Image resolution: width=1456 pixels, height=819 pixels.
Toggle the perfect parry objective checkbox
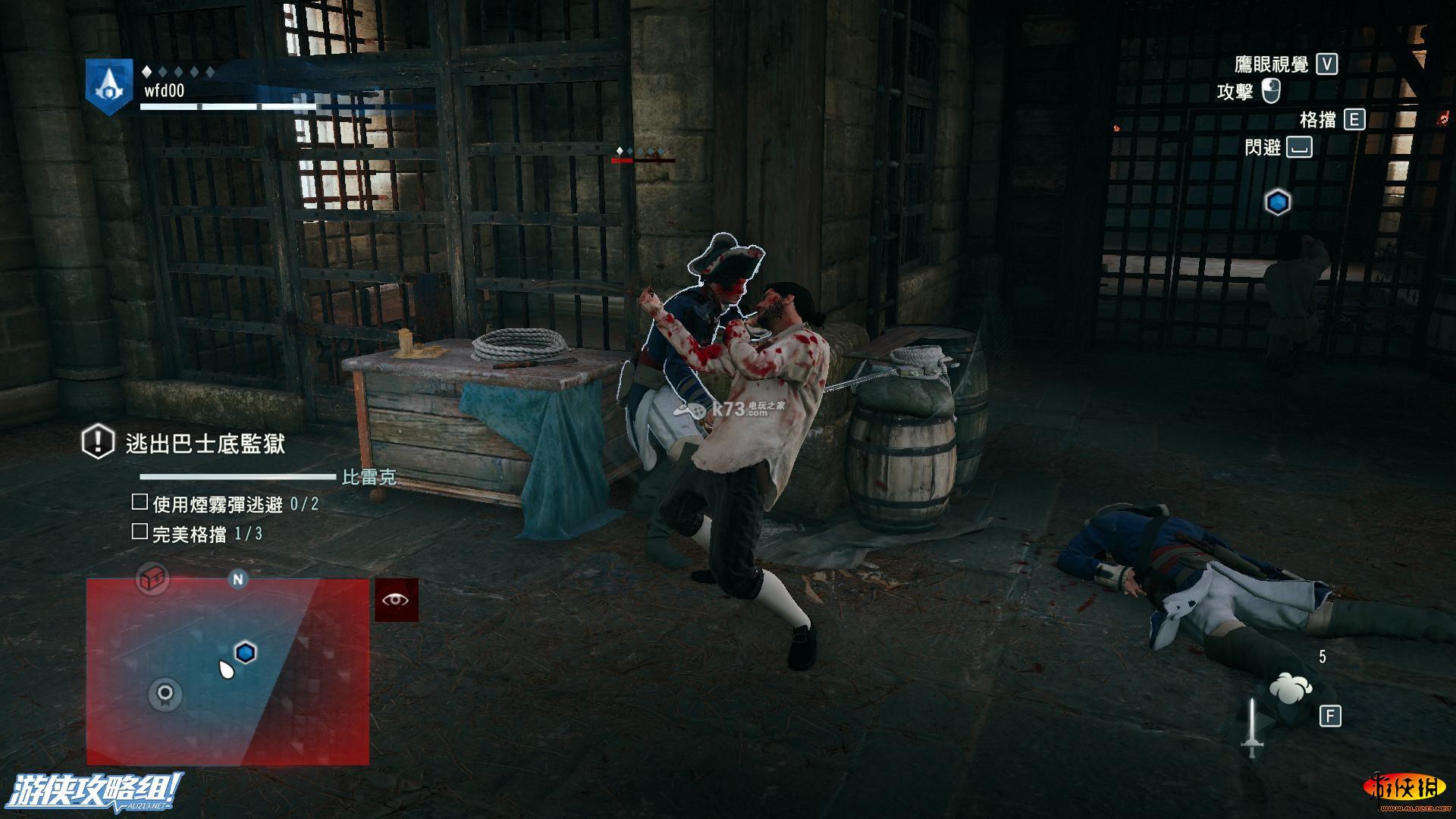[x=140, y=532]
